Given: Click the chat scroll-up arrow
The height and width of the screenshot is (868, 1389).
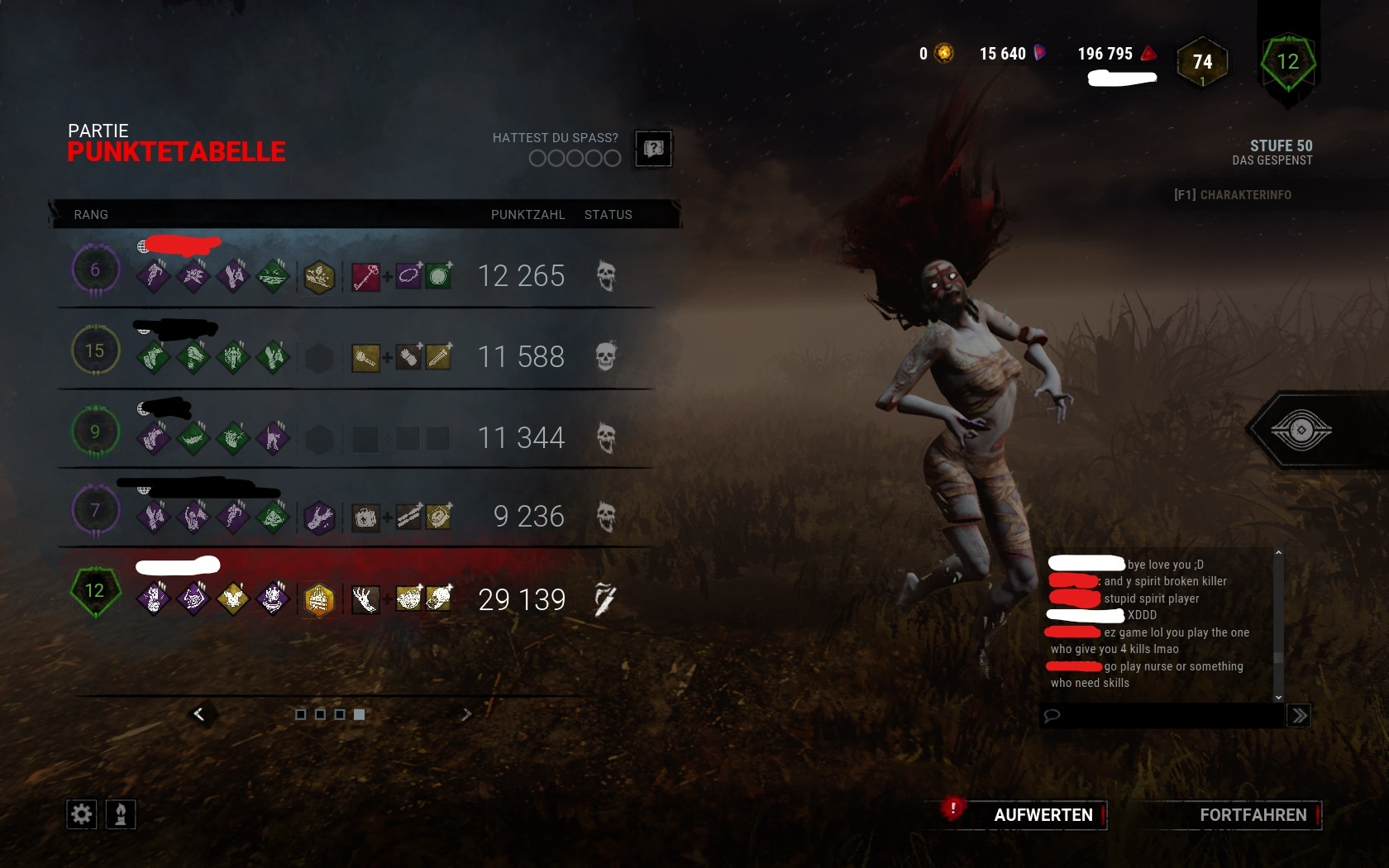Looking at the screenshot, I should pyautogui.click(x=1279, y=552).
